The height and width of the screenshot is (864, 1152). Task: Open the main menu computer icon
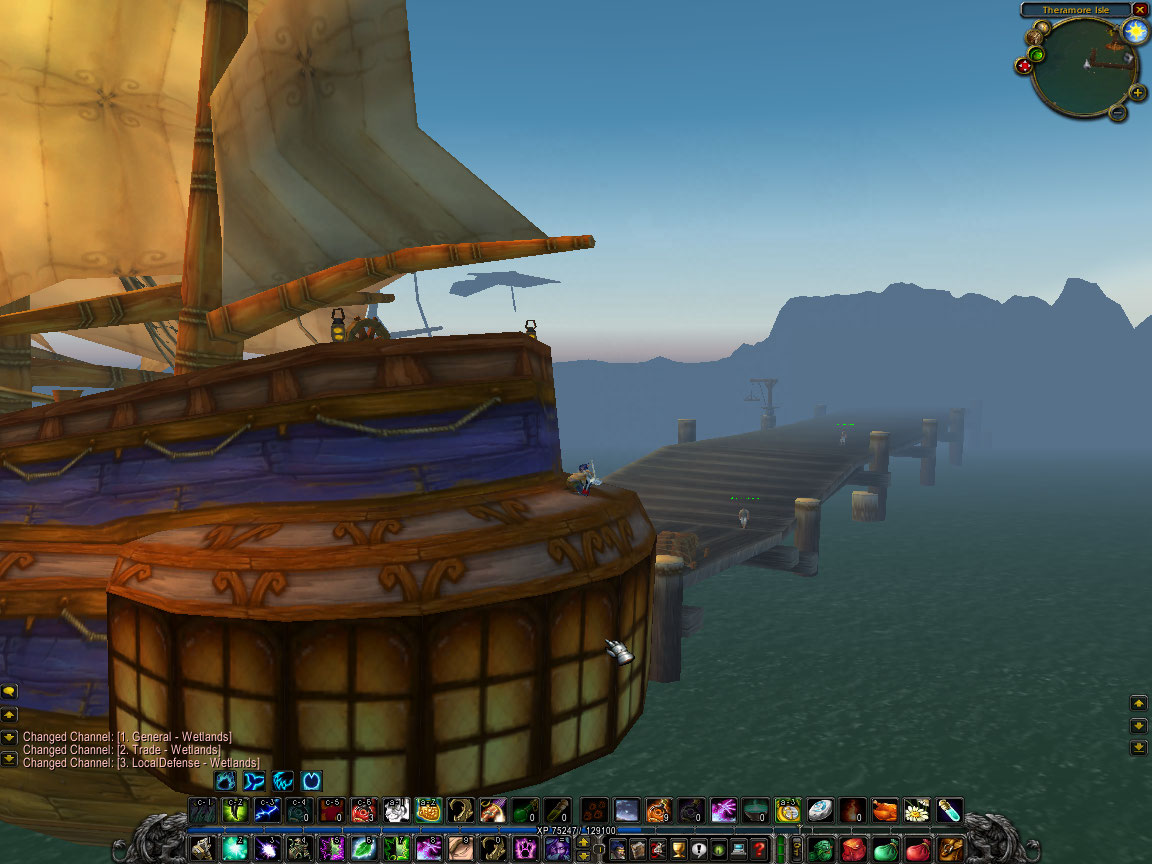coord(740,849)
